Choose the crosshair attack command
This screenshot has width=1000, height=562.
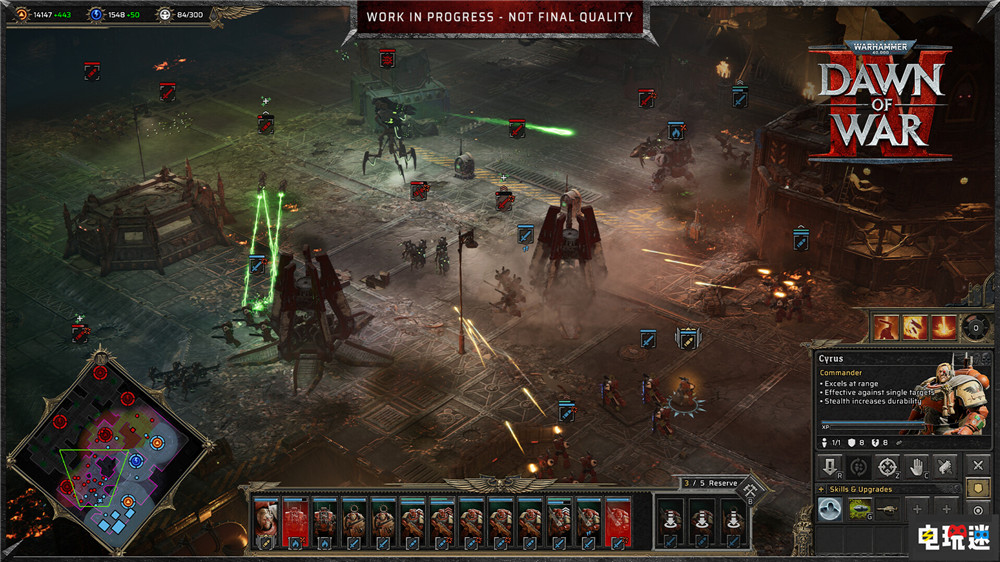tap(887, 466)
